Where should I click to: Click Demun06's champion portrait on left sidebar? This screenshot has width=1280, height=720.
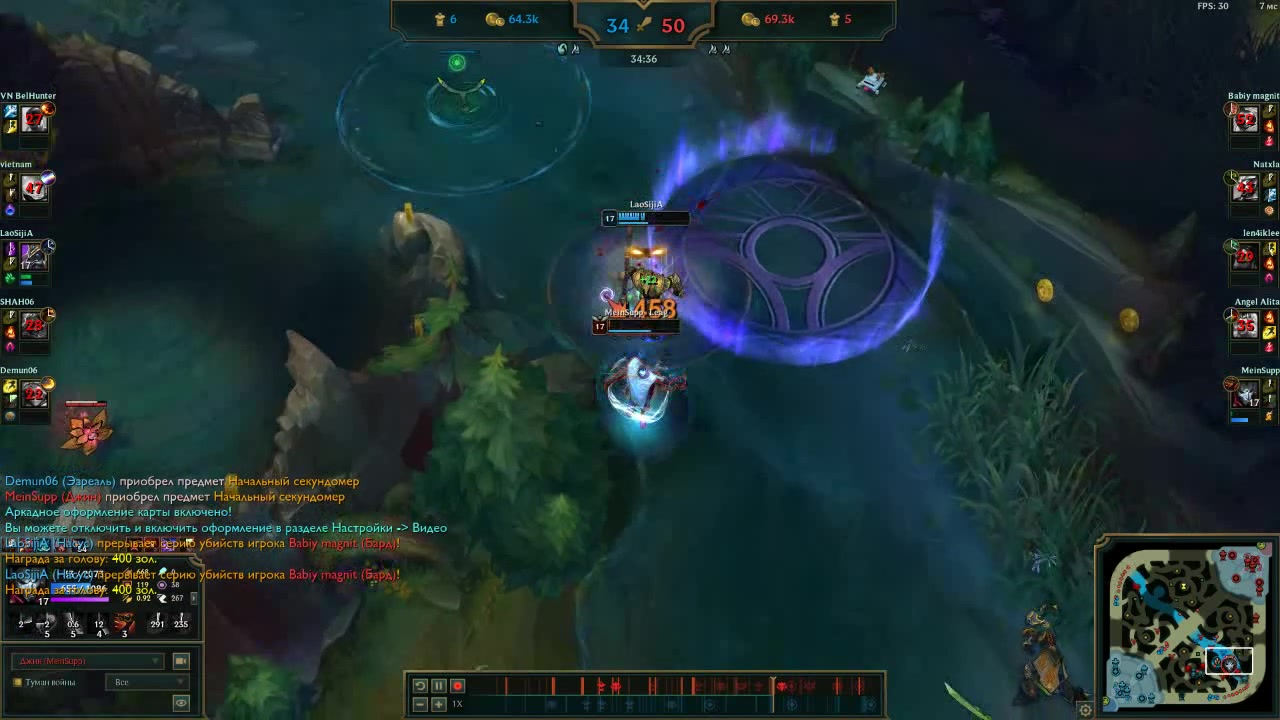[x=33, y=394]
